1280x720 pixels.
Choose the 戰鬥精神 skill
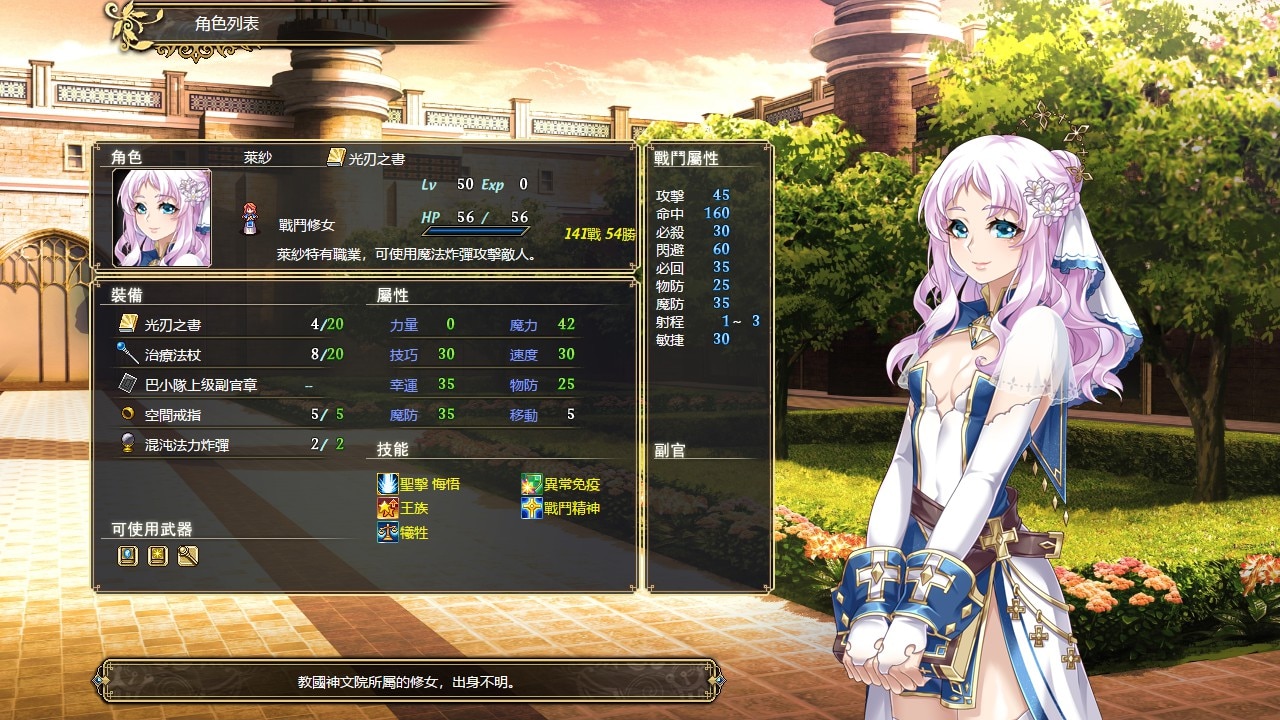pyautogui.click(x=560, y=508)
